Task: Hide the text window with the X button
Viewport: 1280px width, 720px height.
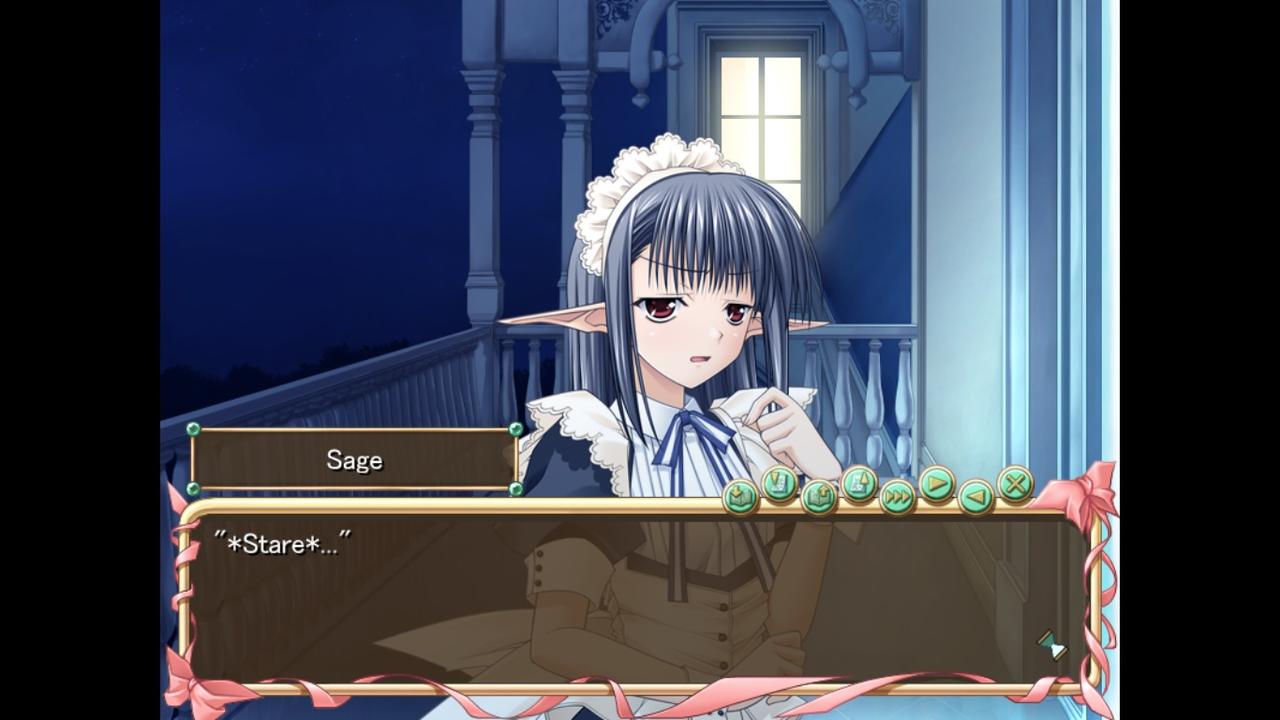Action: click(1015, 485)
